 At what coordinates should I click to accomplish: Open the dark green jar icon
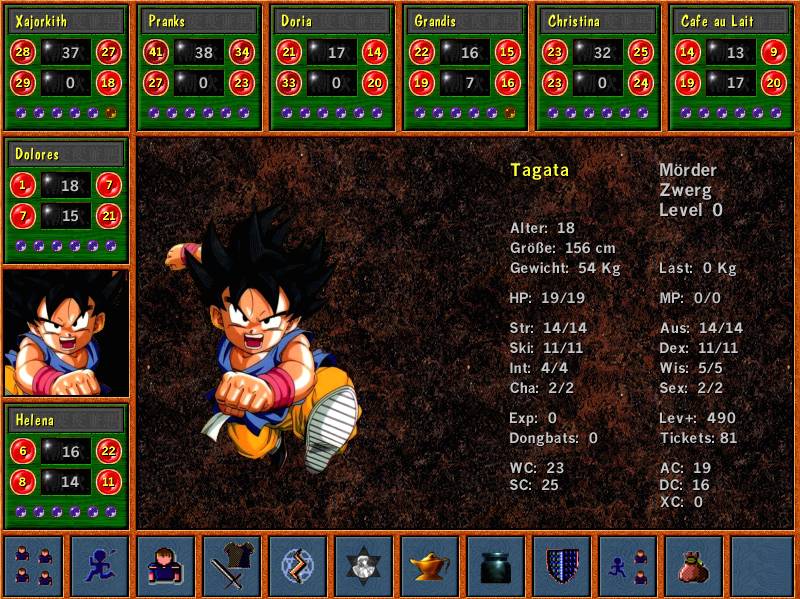pos(496,566)
